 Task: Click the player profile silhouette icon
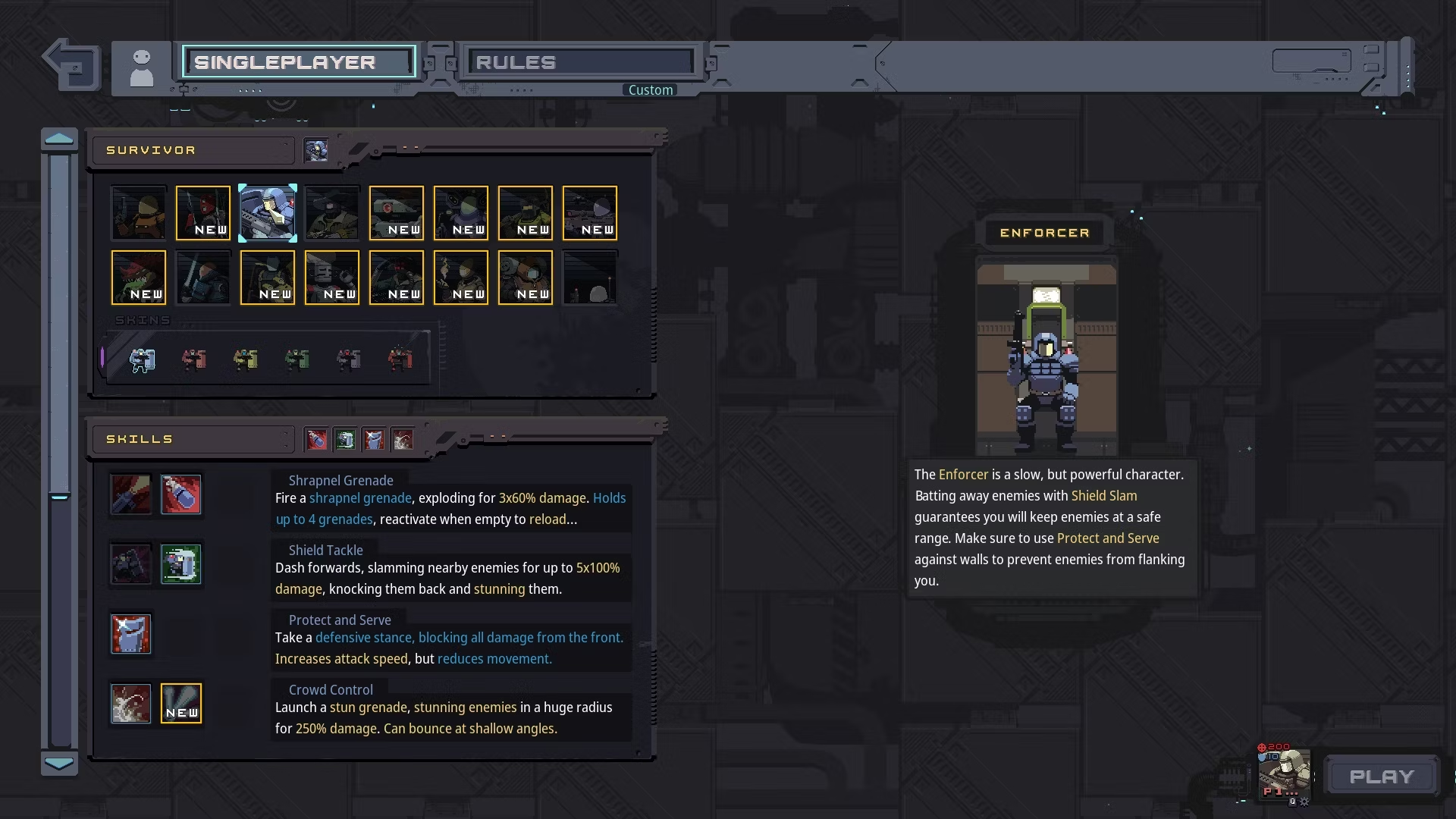point(142,67)
